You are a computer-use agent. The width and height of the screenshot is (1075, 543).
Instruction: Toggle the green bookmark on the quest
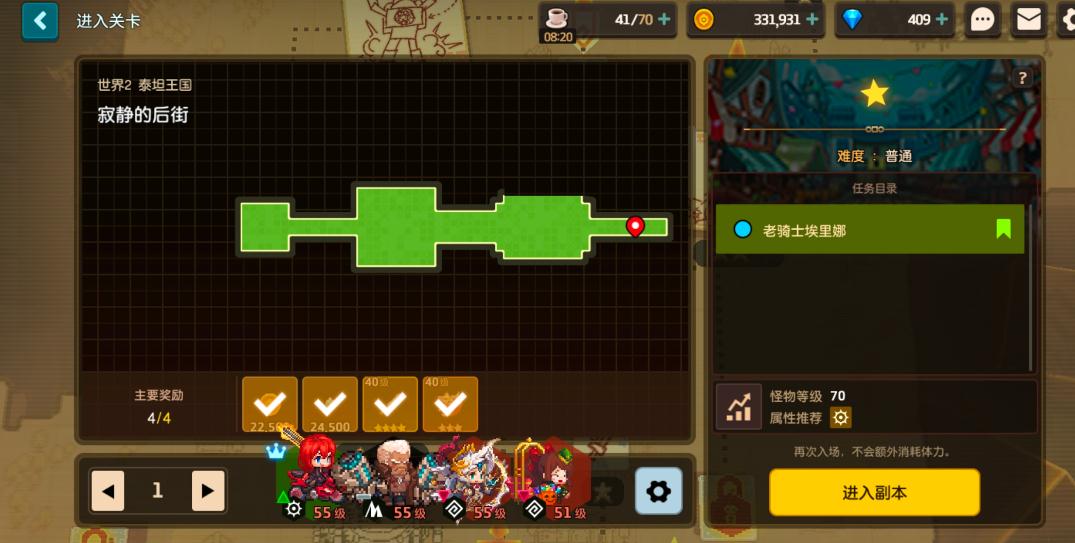tap(1003, 229)
